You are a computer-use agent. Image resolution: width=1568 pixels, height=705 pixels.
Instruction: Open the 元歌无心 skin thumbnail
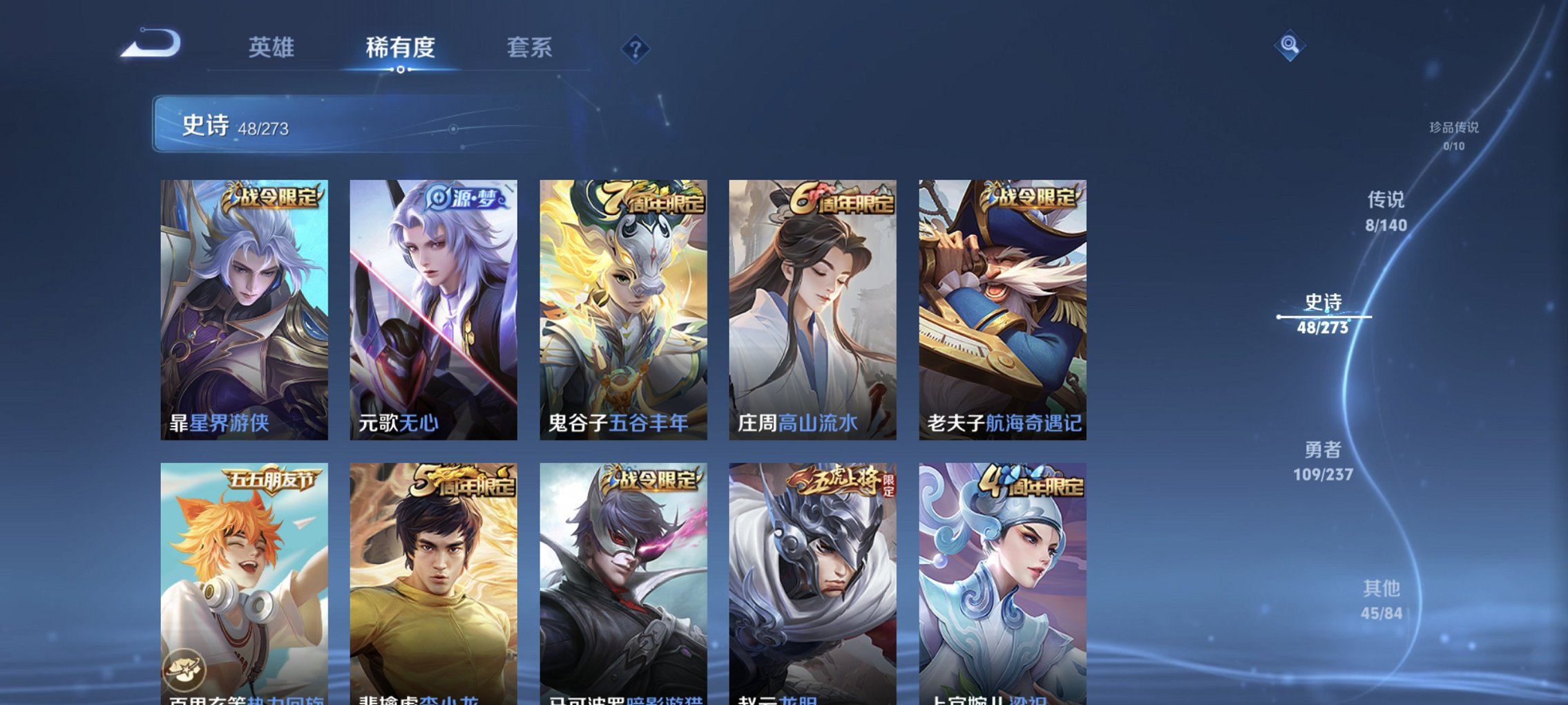click(432, 311)
